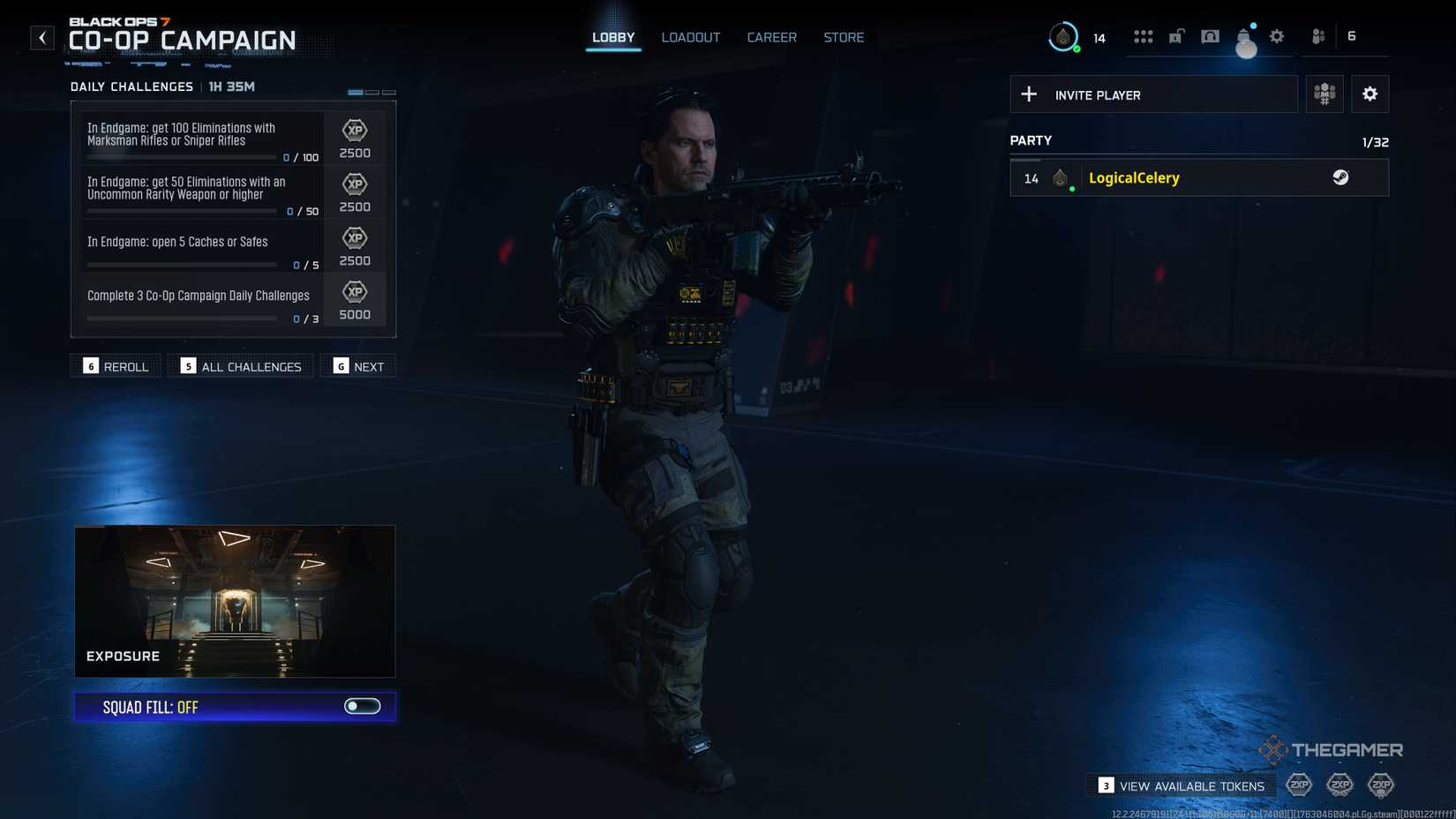
Task: Open the STORE tab
Action: (844, 37)
